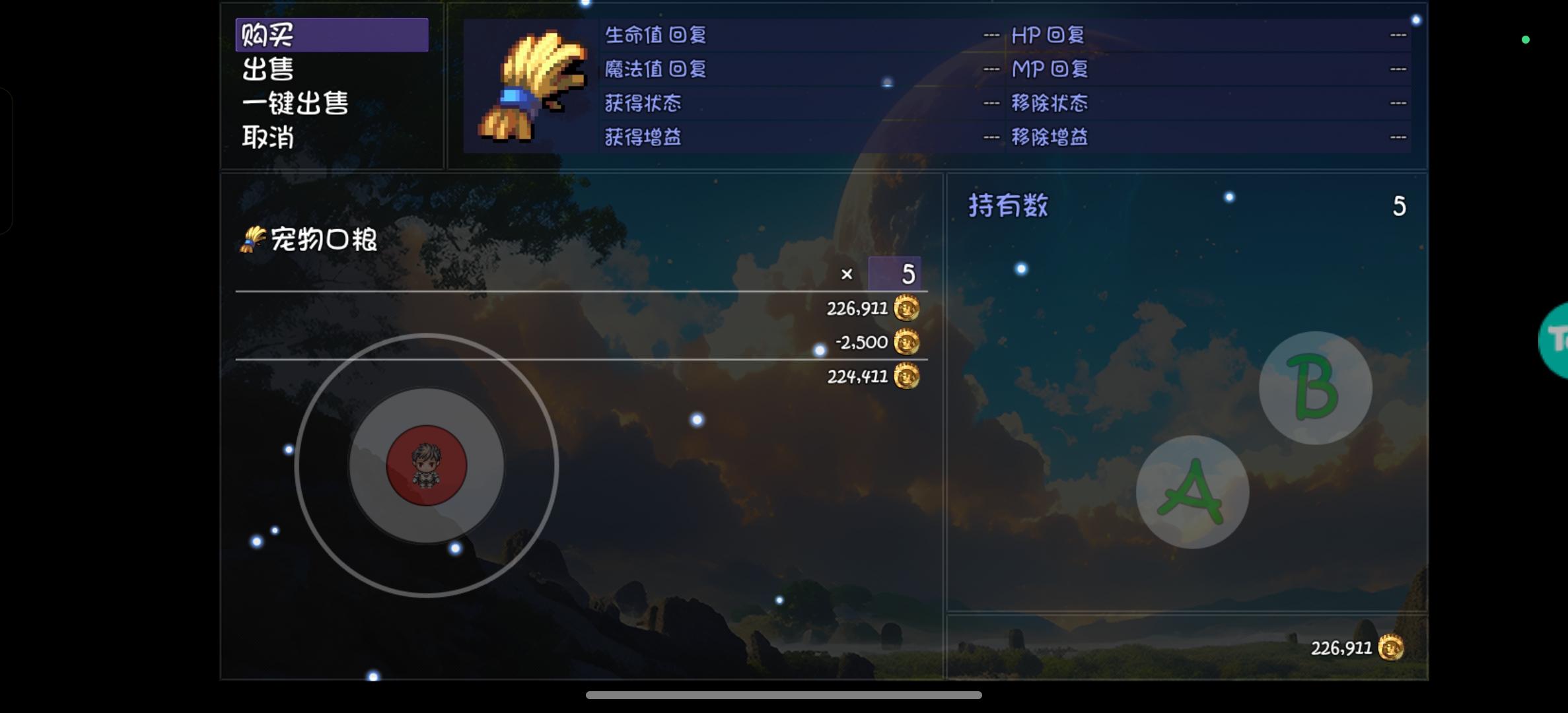Click the 生命值 回复 stat label
1568x713 pixels.
655,34
